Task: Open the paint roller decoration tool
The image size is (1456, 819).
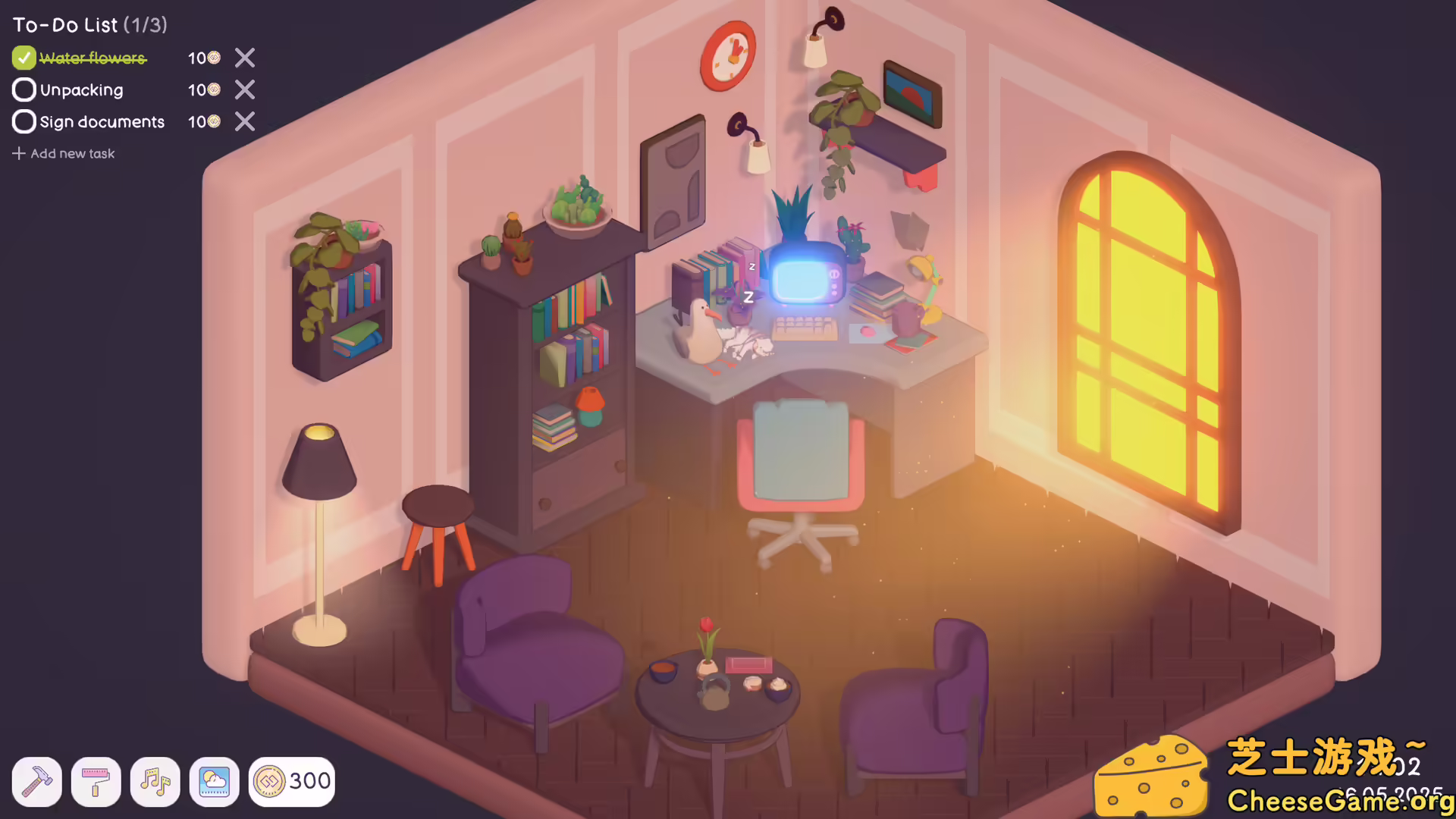Action: point(96,782)
